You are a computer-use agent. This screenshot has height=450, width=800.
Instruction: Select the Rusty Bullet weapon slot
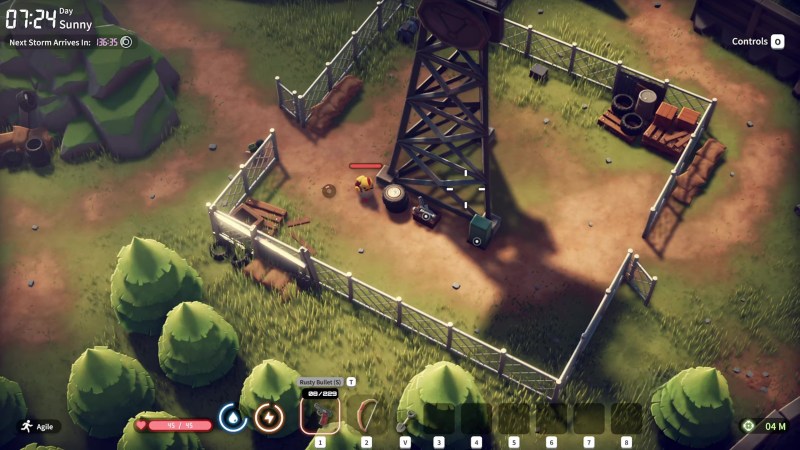320,414
